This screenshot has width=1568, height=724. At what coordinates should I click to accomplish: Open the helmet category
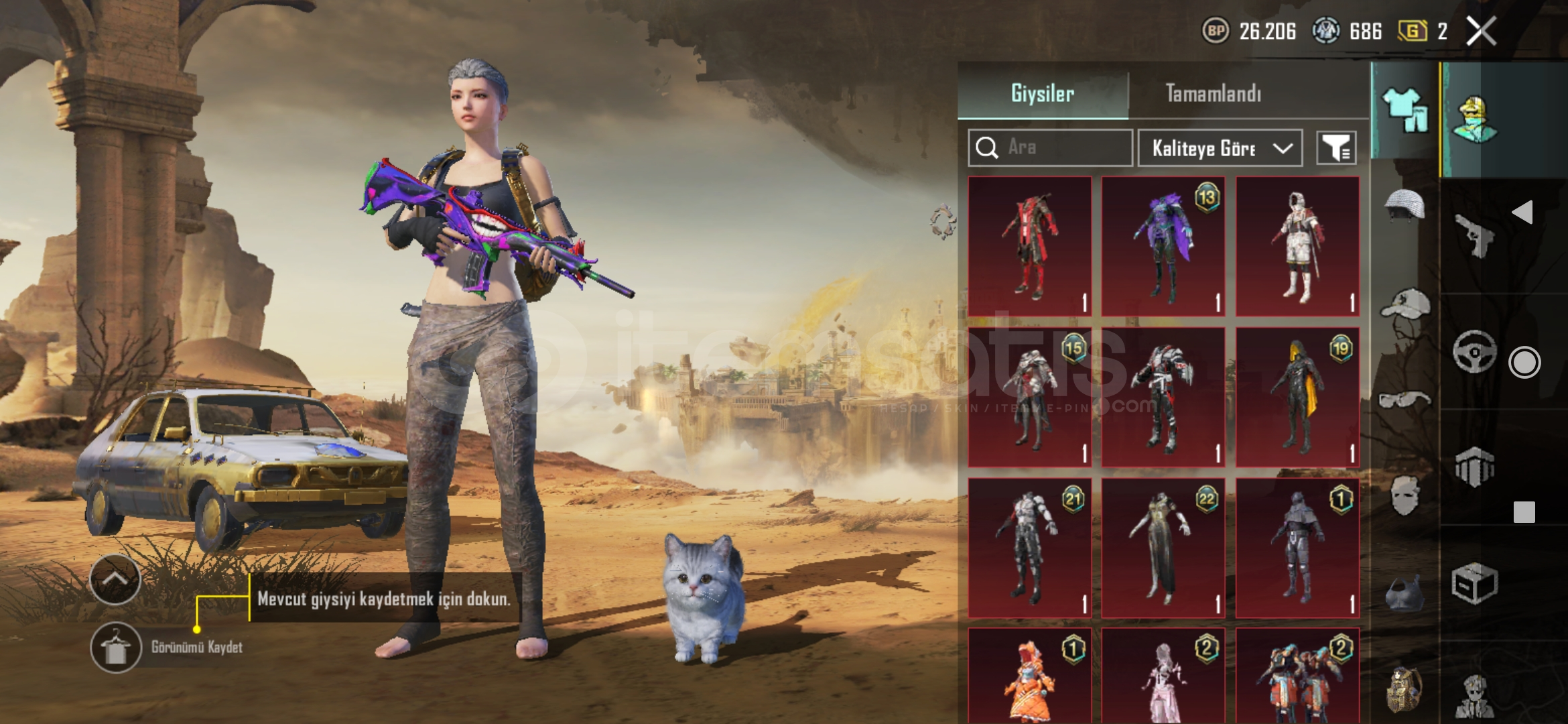[x=1404, y=204]
